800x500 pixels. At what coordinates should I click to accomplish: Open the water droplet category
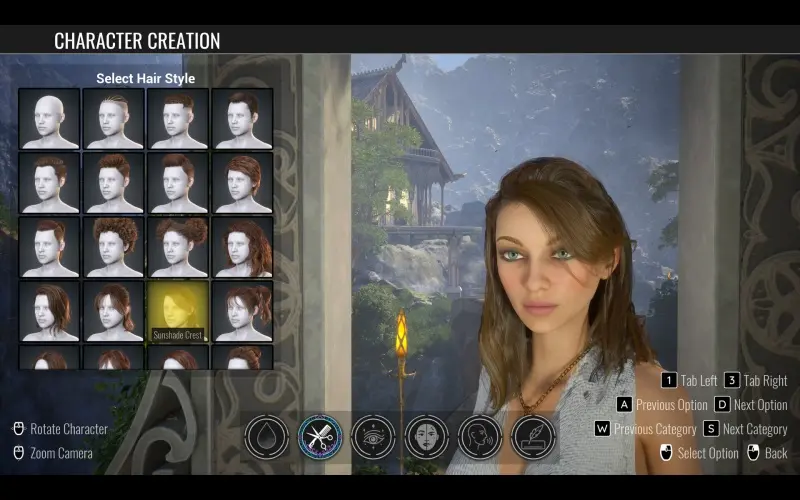click(x=267, y=437)
